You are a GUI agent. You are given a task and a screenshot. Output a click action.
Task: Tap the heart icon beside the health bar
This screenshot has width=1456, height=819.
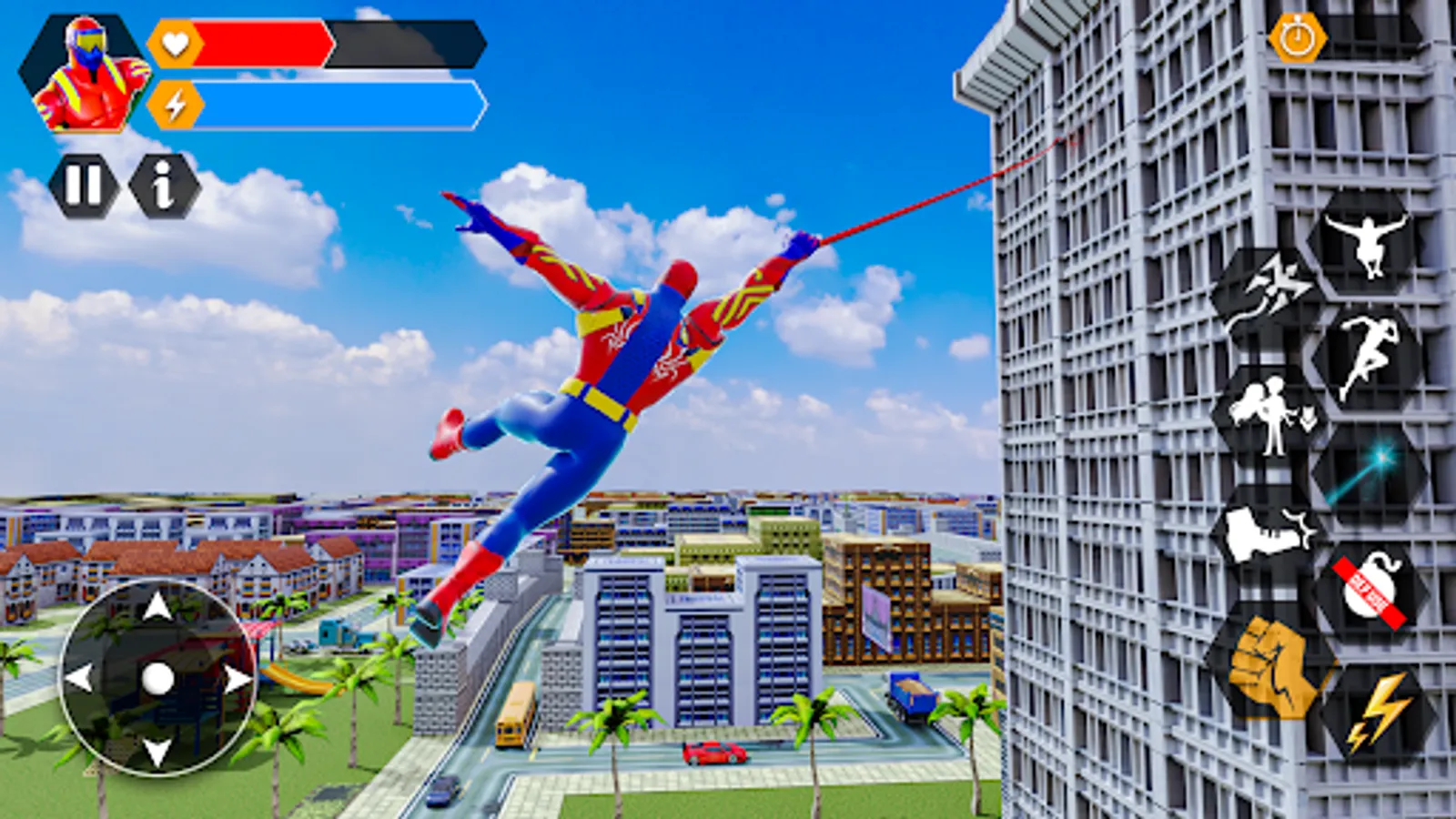pos(176,43)
